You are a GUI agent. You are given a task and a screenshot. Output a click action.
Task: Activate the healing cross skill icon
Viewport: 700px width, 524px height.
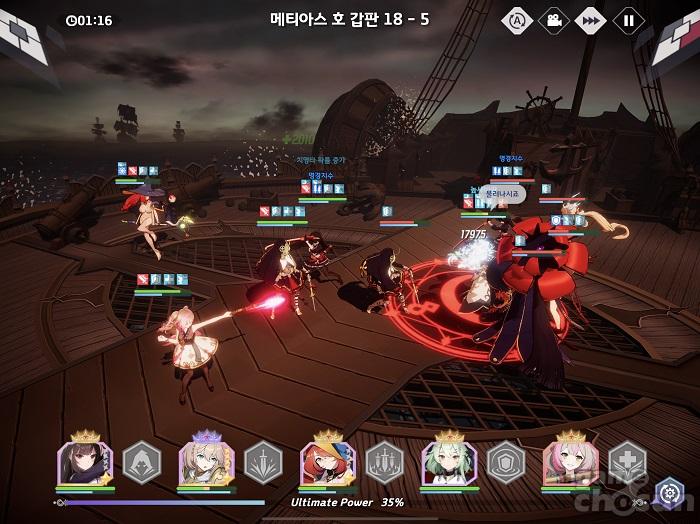(x=628, y=462)
